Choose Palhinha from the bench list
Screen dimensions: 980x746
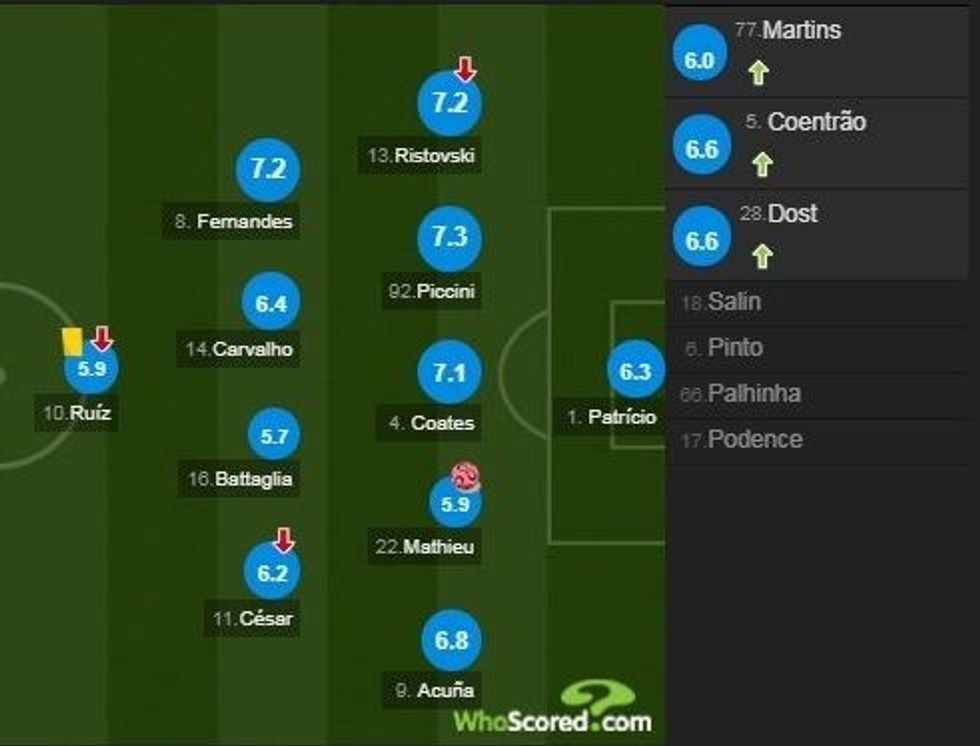tap(753, 394)
